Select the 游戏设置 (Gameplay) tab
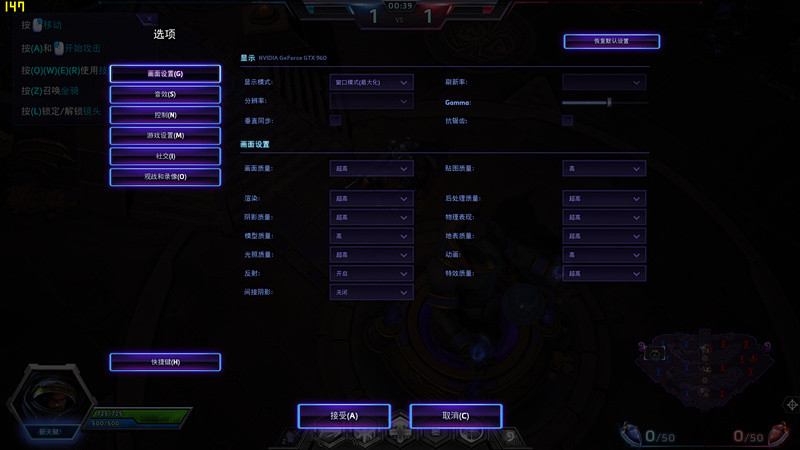The image size is (800, 450). (x=165, y=135)
